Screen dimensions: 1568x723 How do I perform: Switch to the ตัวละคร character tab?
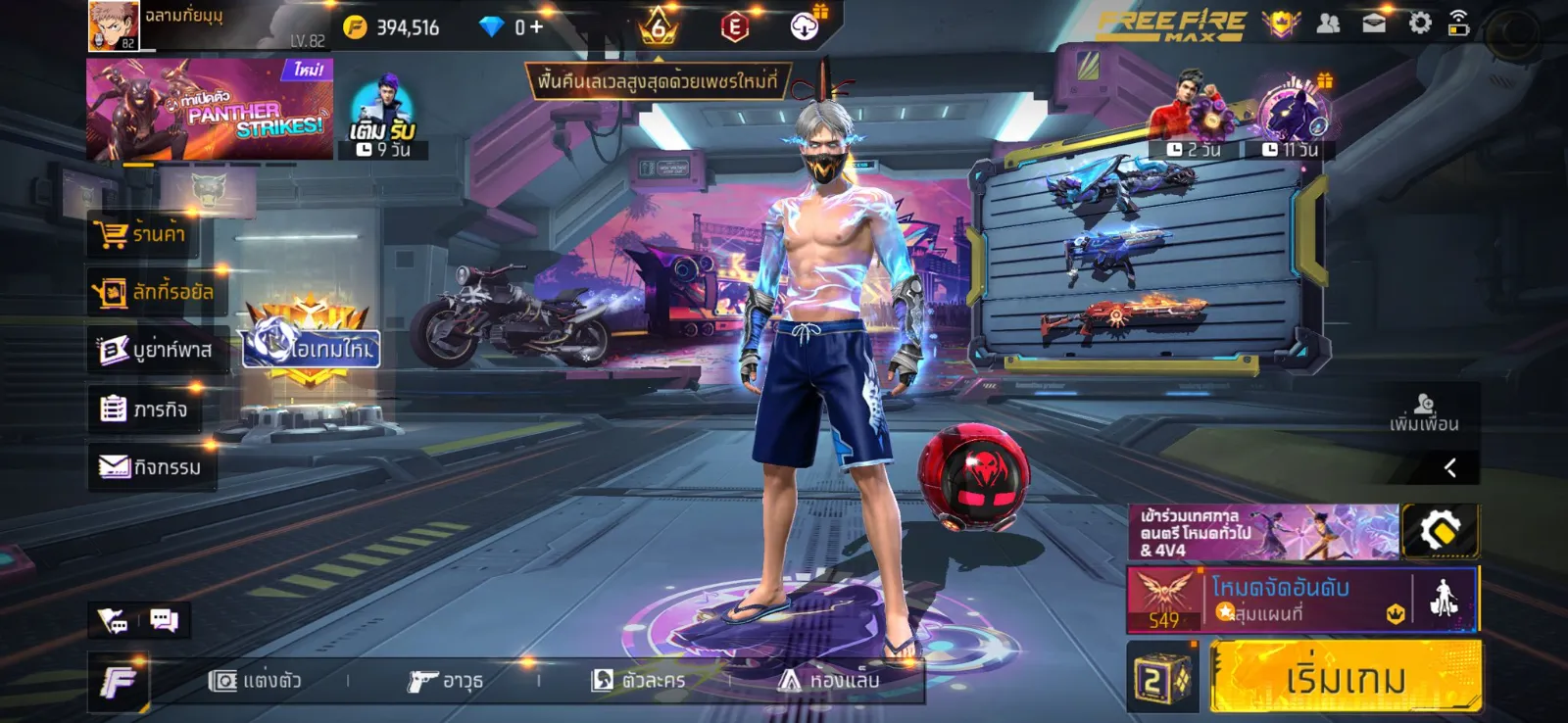point(639,681)
